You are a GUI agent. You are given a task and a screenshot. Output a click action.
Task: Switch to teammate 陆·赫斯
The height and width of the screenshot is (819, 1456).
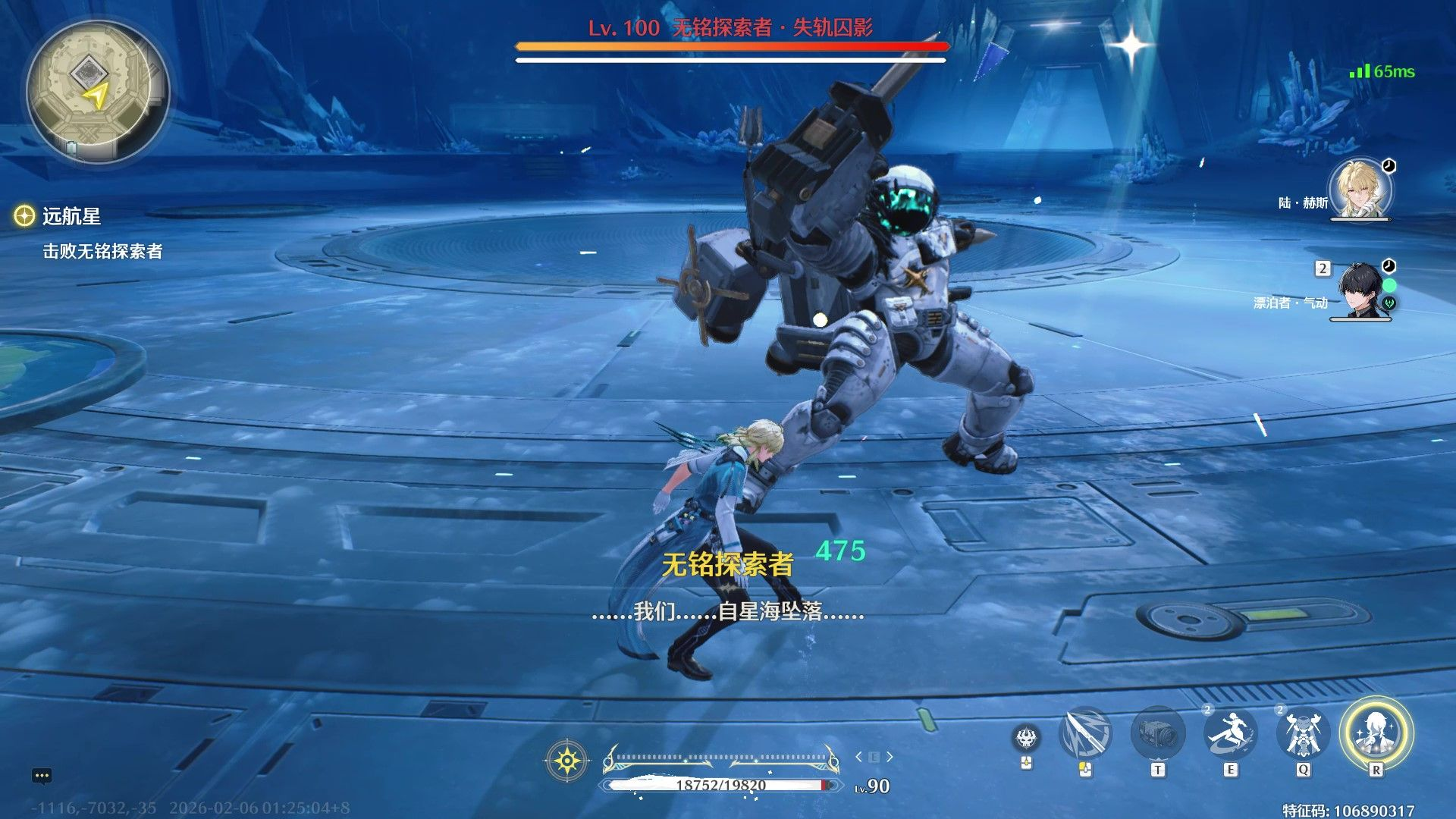tap(1360, 189)
